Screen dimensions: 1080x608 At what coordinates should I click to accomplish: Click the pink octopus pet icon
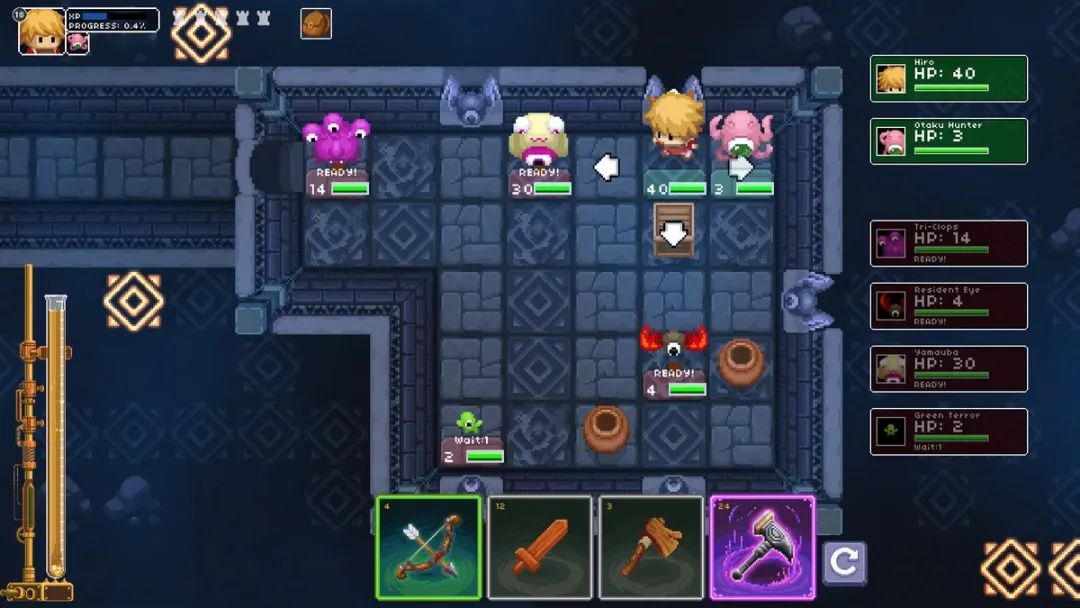77,42
